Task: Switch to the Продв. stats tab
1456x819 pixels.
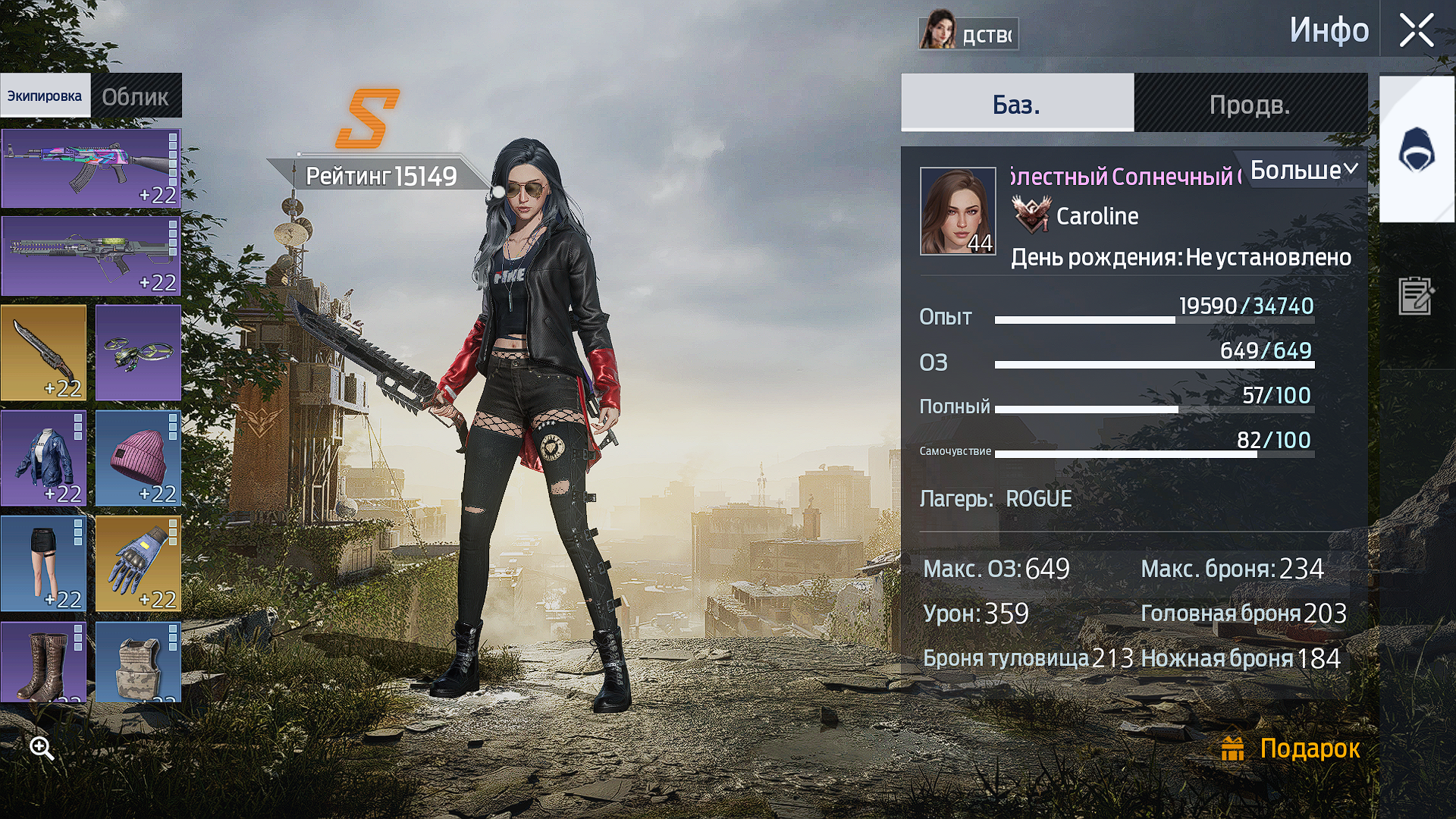Action: pos(1250,104)
